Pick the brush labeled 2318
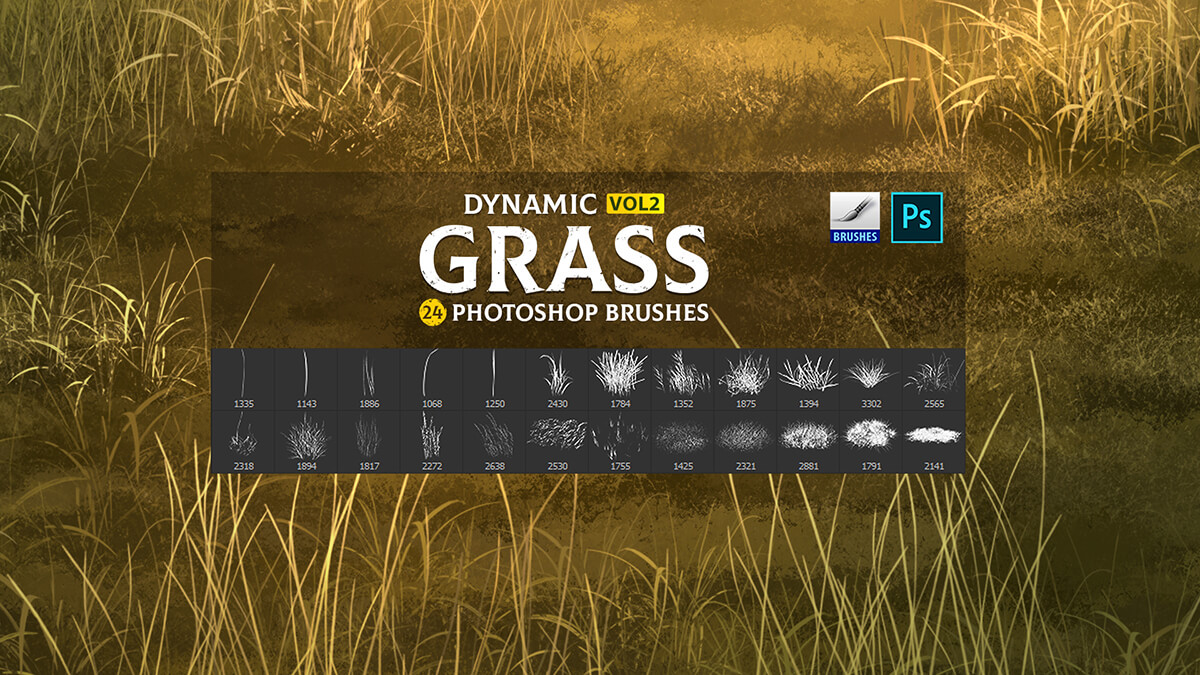 [243, 440]
